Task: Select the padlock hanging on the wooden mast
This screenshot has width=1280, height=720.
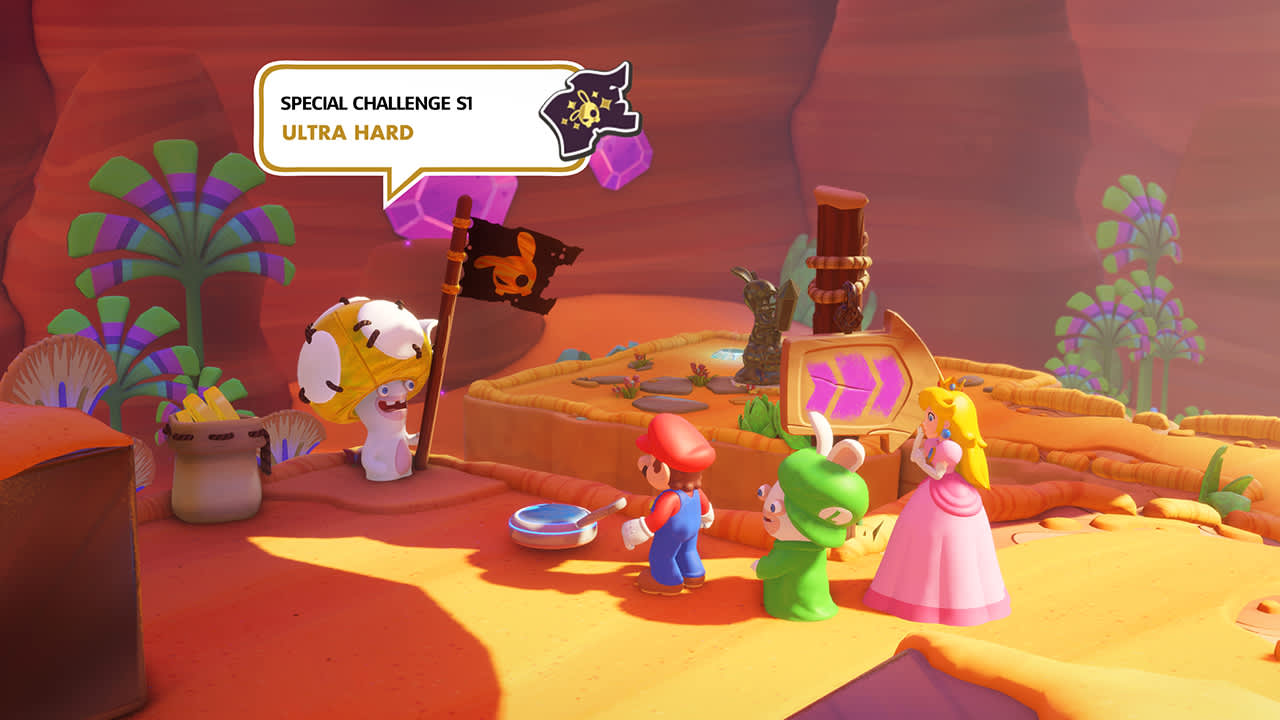Action: [x=849, y=315]
